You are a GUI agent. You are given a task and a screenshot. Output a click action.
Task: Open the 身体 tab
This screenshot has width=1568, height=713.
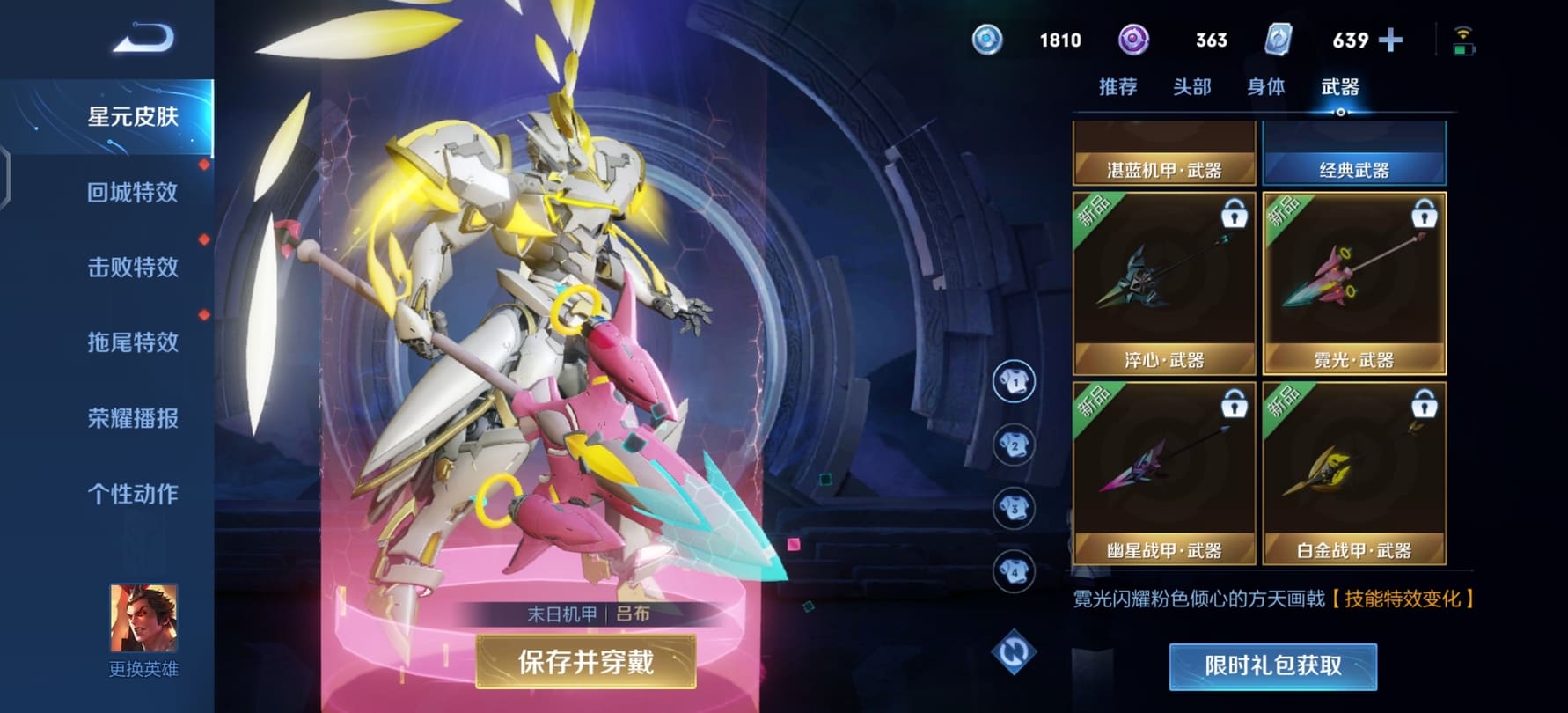[1265, 87]
